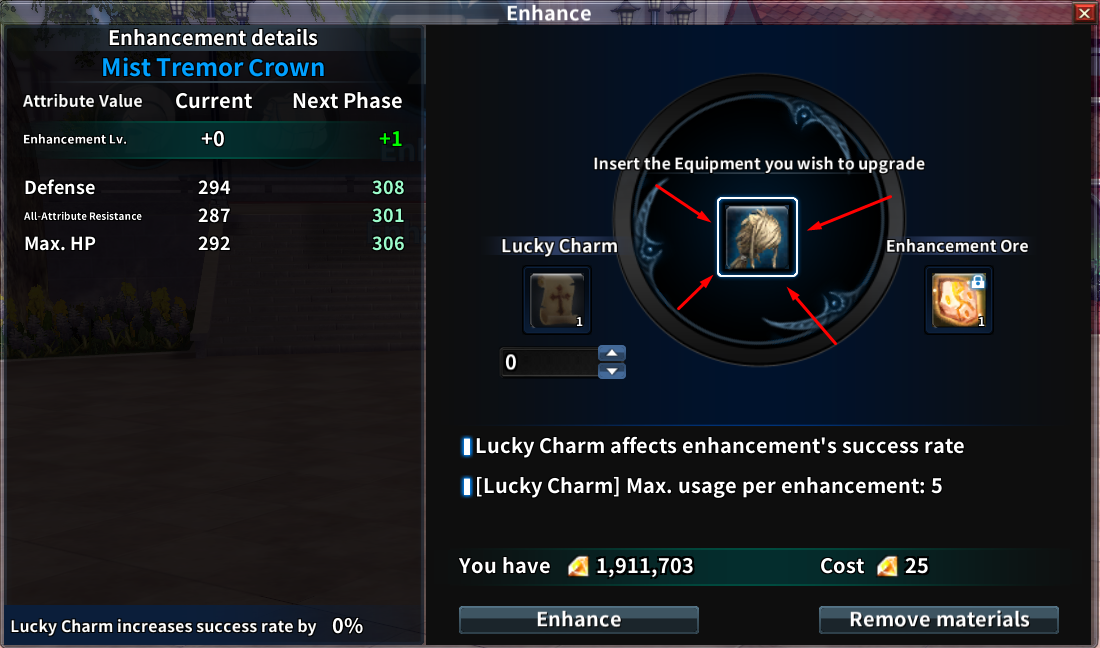
Task: Decrease Lucky Charm count with down arrow
Action: click(611, 371)
